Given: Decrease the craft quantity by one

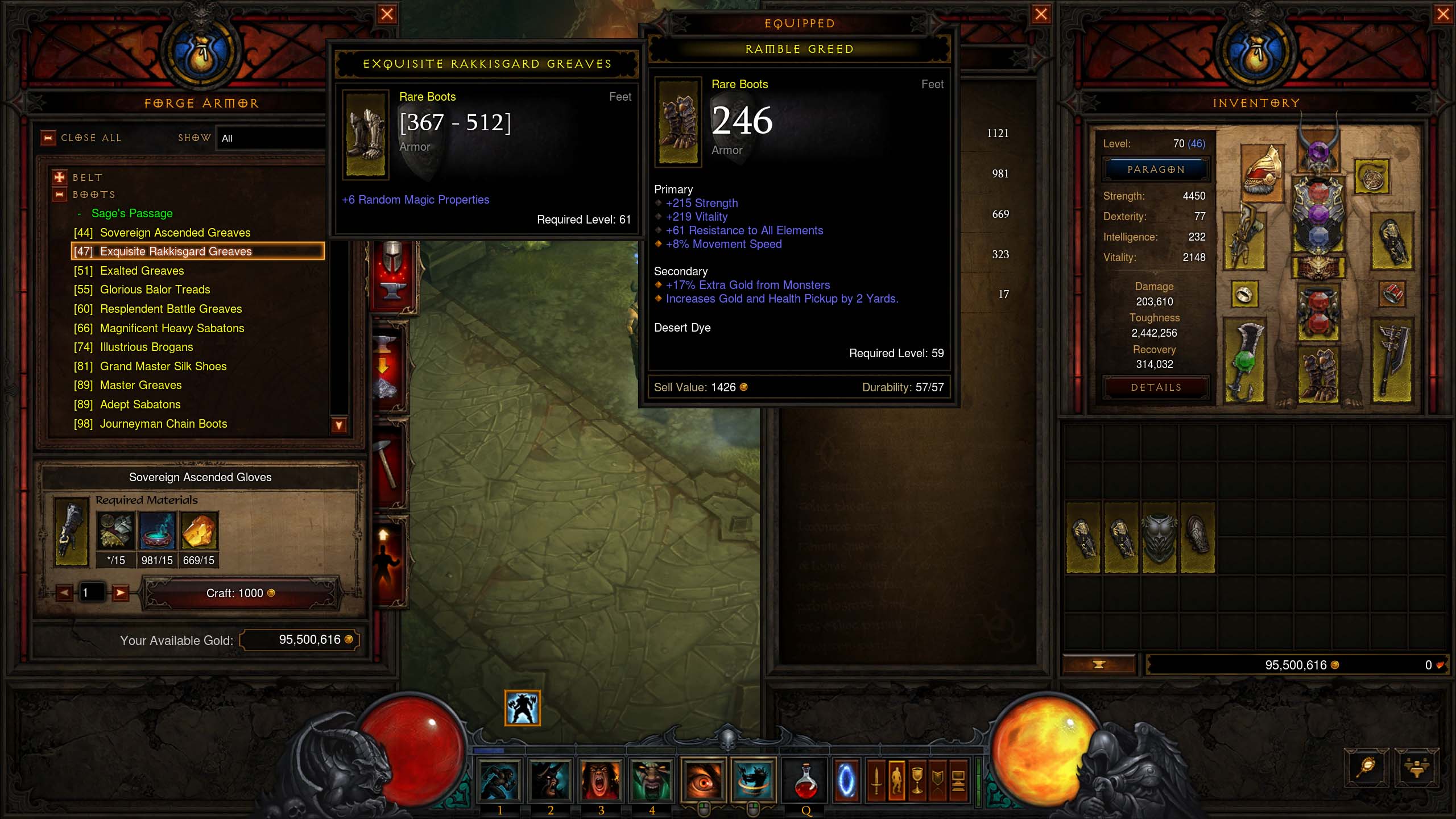Looking at the screenshot, I should click(x=64, y=593).
